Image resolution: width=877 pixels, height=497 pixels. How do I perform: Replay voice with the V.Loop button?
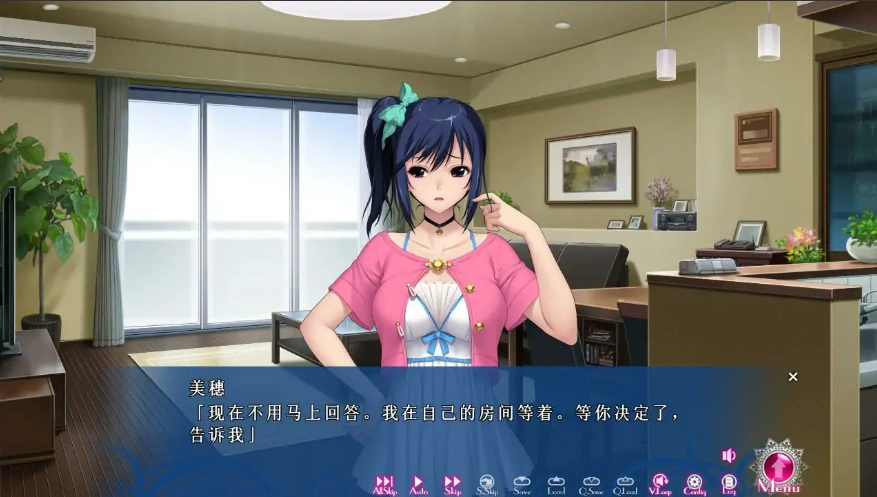pos(660,484)
